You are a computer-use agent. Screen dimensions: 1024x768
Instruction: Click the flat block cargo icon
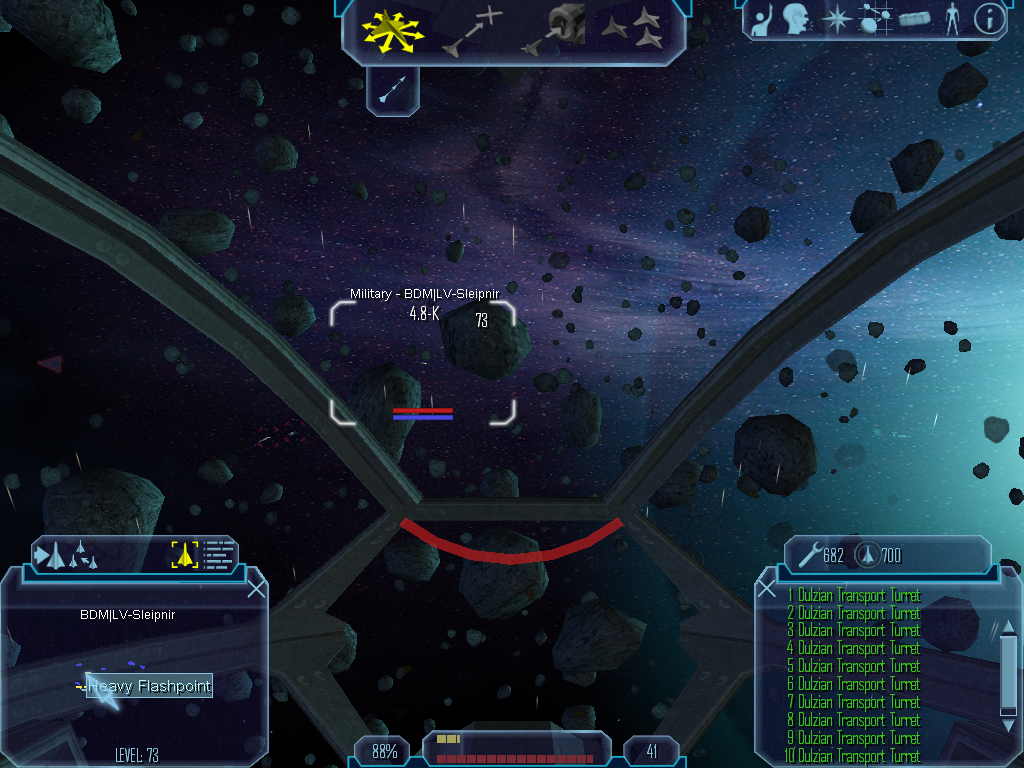click(x=914, y=19)
